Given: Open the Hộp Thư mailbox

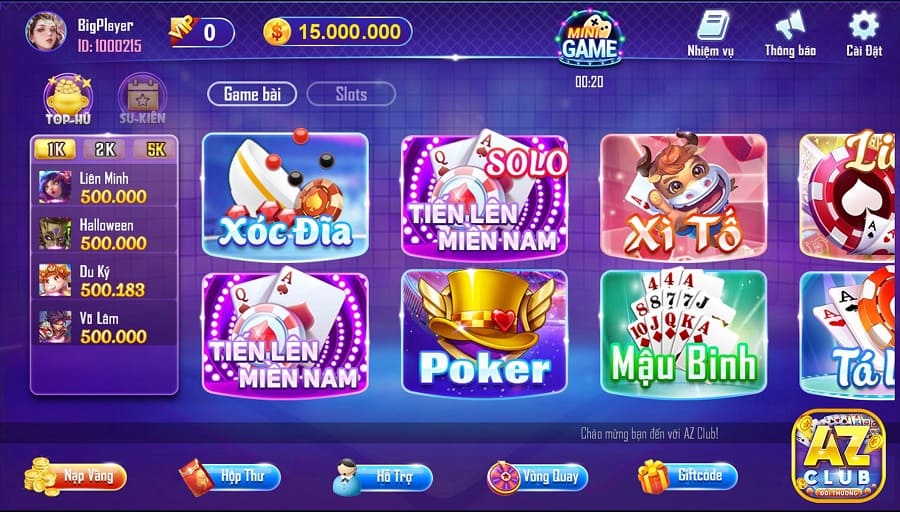Looking at the screenshot, I should [x=223, y=476].
